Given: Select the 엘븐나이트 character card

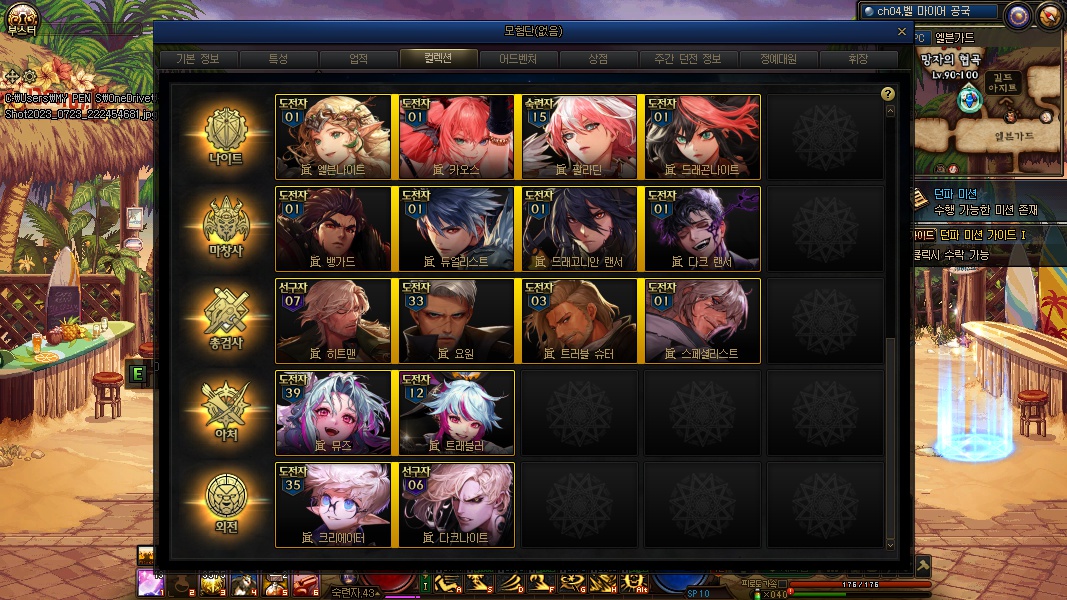Looking at the screenshot, I should click(334, 137).
